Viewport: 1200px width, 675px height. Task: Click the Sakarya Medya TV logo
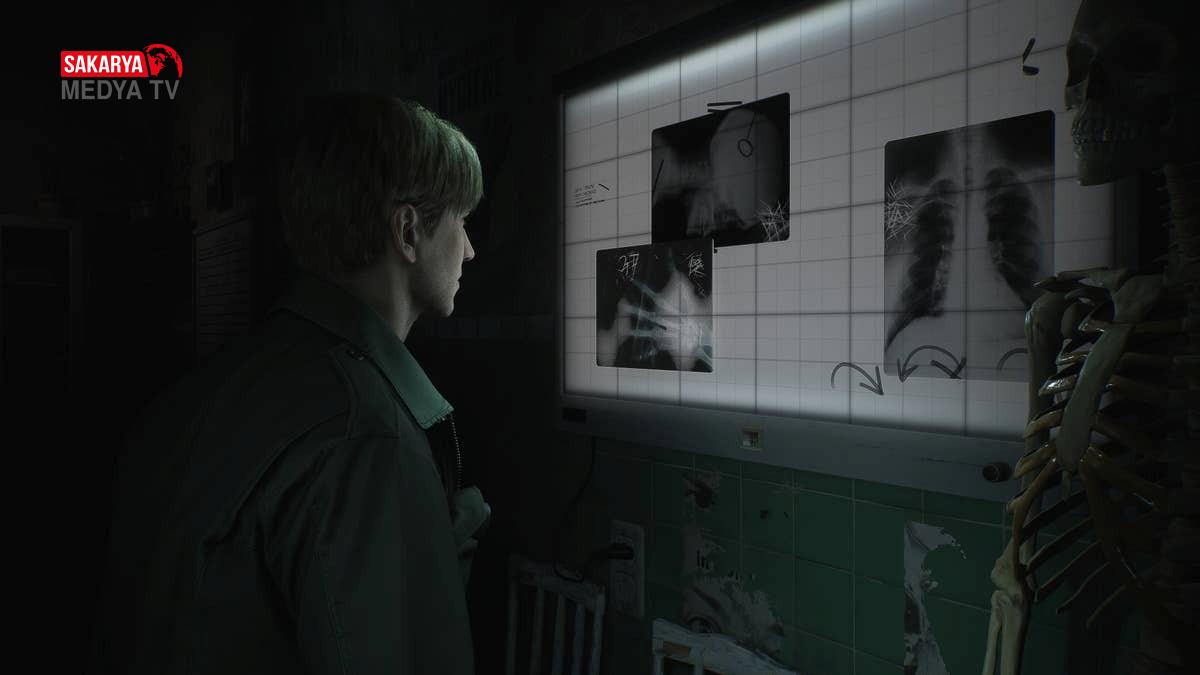(x=121, y=74)
